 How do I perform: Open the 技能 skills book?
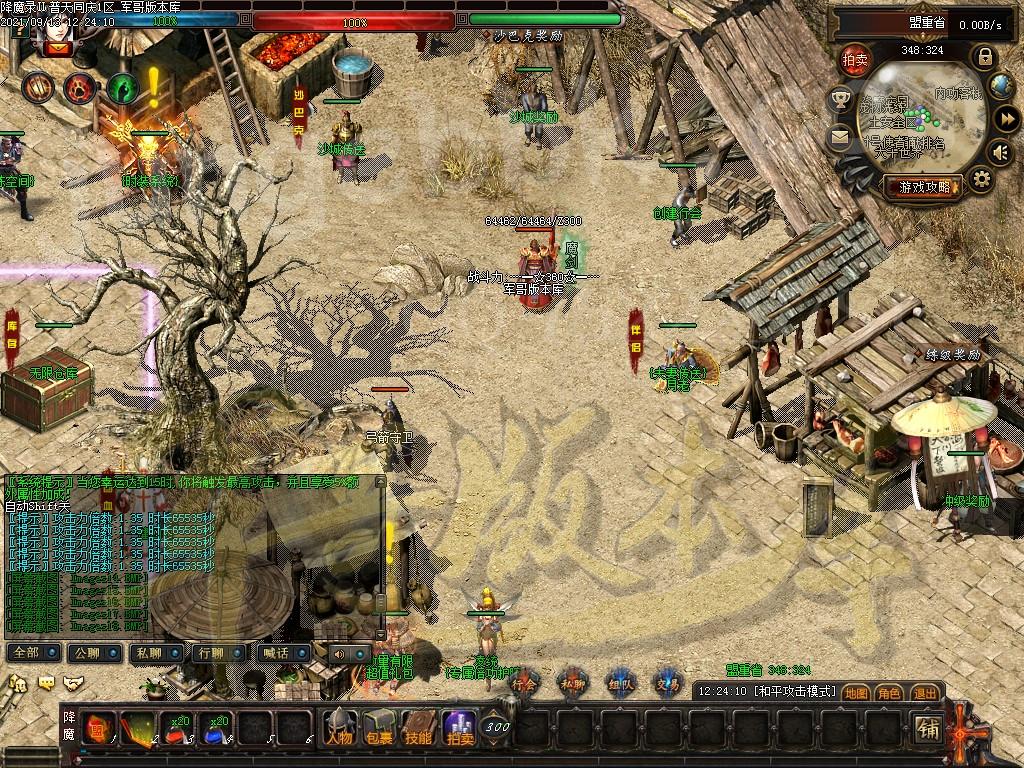(x=419, y=727)
